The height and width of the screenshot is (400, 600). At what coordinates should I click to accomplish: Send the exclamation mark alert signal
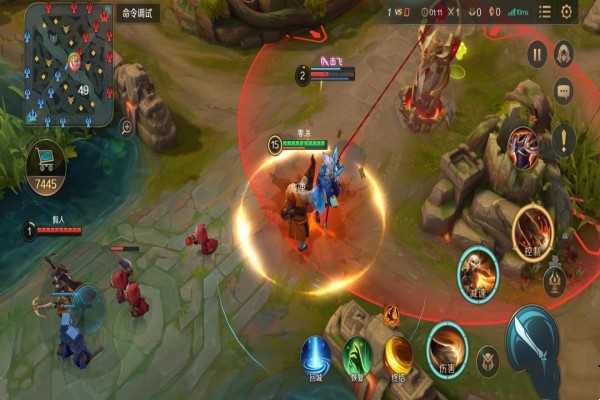click(x=563, y=138)
